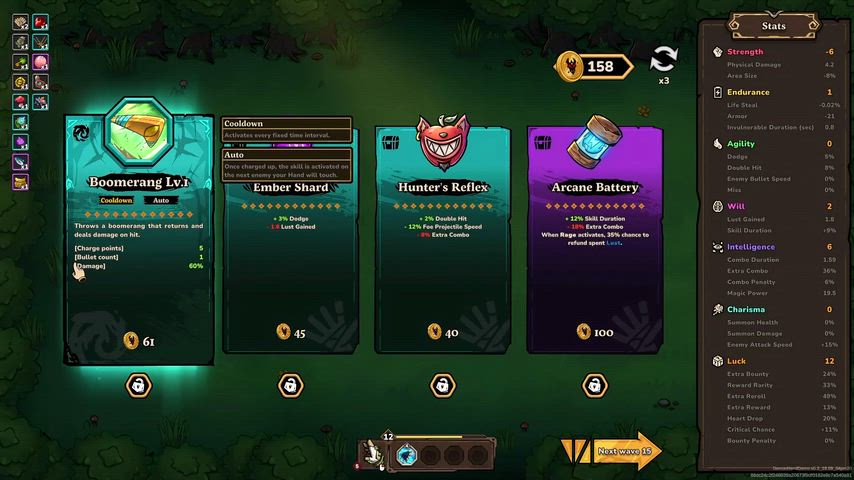
Task: Lock the Ember Shard offer
Action: pos(289,385)
